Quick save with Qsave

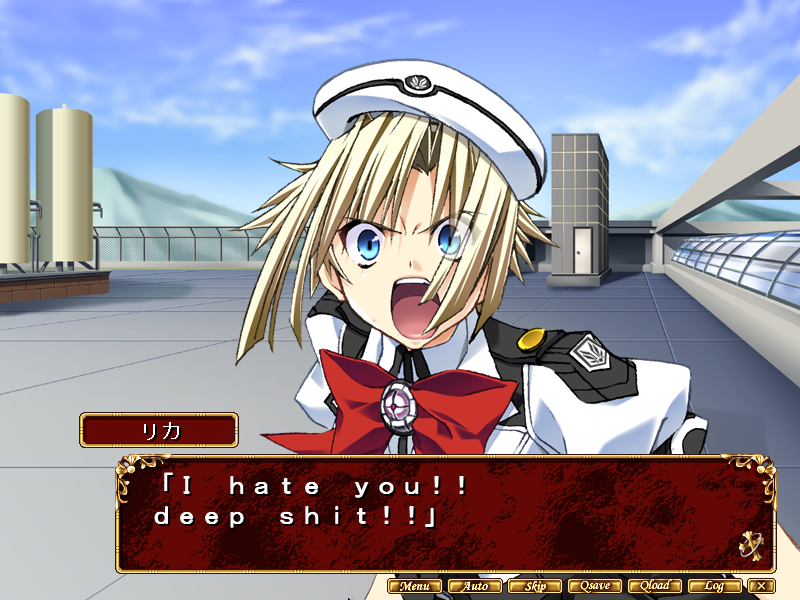pos(595,586)
